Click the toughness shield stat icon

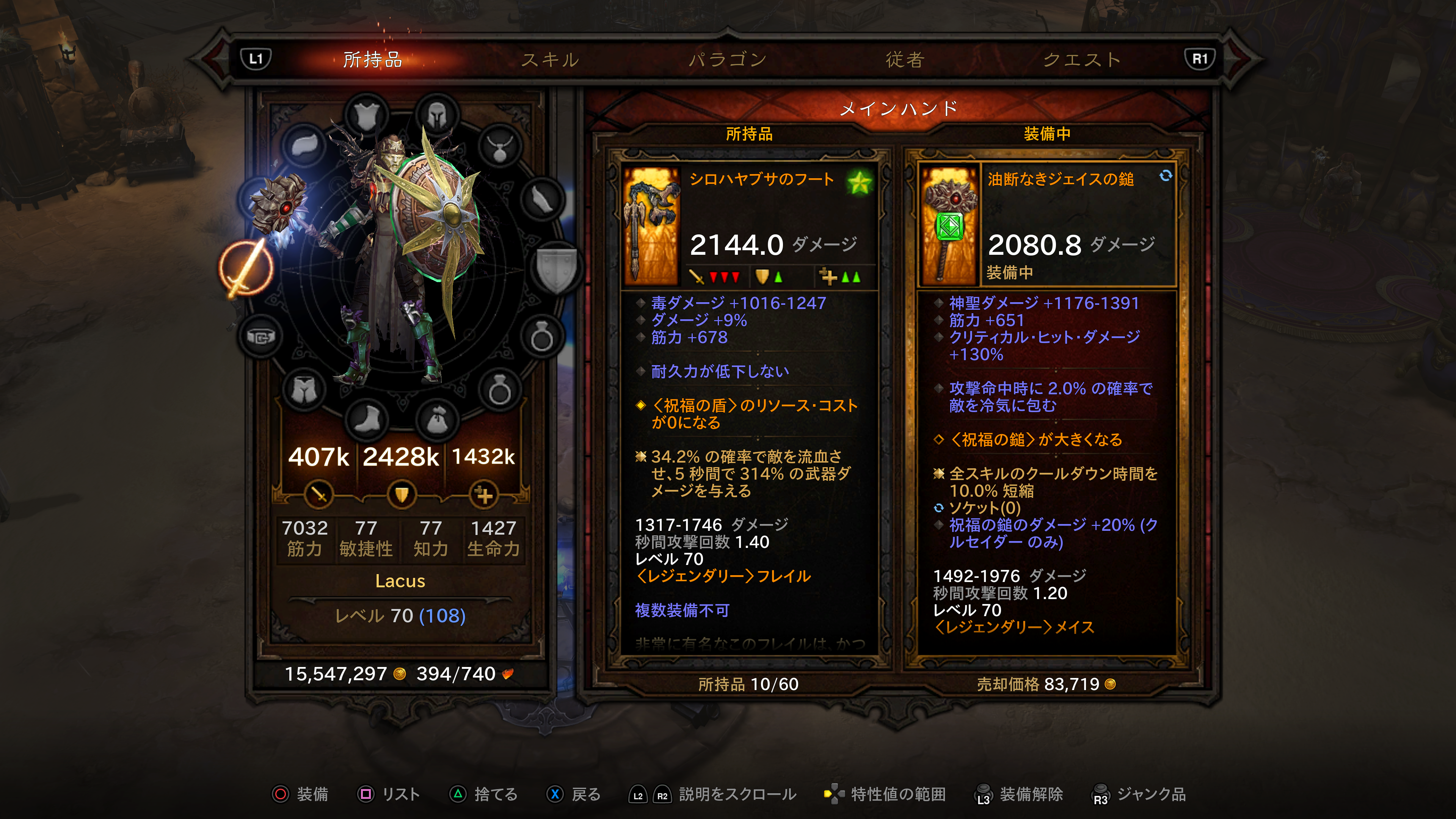pos(401,494)
